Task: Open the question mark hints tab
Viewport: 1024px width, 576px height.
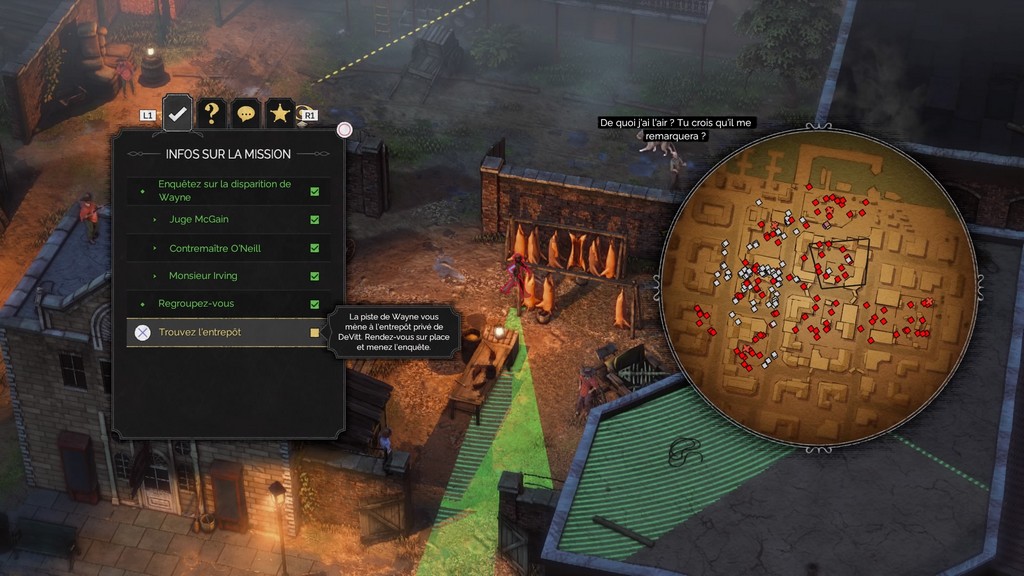Action: coord(211,113)
